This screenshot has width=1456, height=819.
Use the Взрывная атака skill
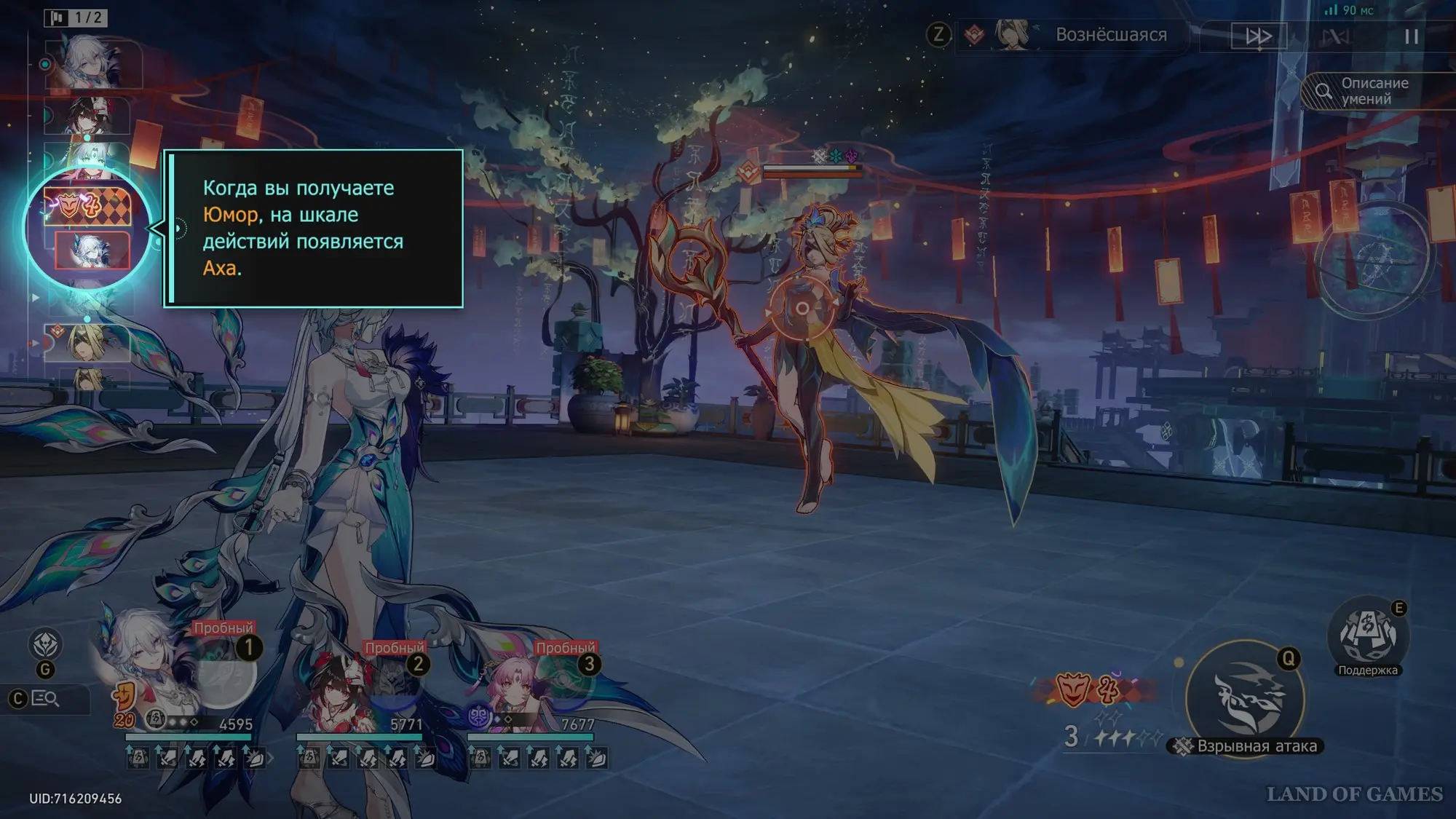[1245, 697]
